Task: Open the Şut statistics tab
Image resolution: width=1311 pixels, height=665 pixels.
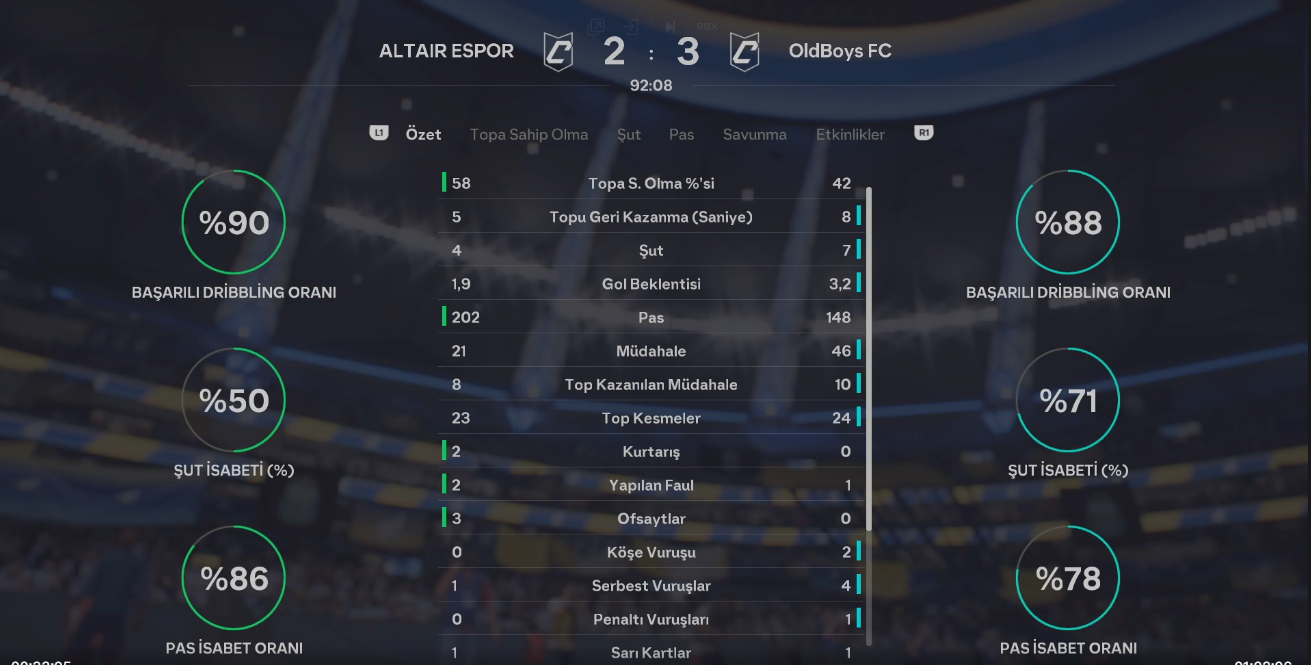Action: [x=629, y=134]
